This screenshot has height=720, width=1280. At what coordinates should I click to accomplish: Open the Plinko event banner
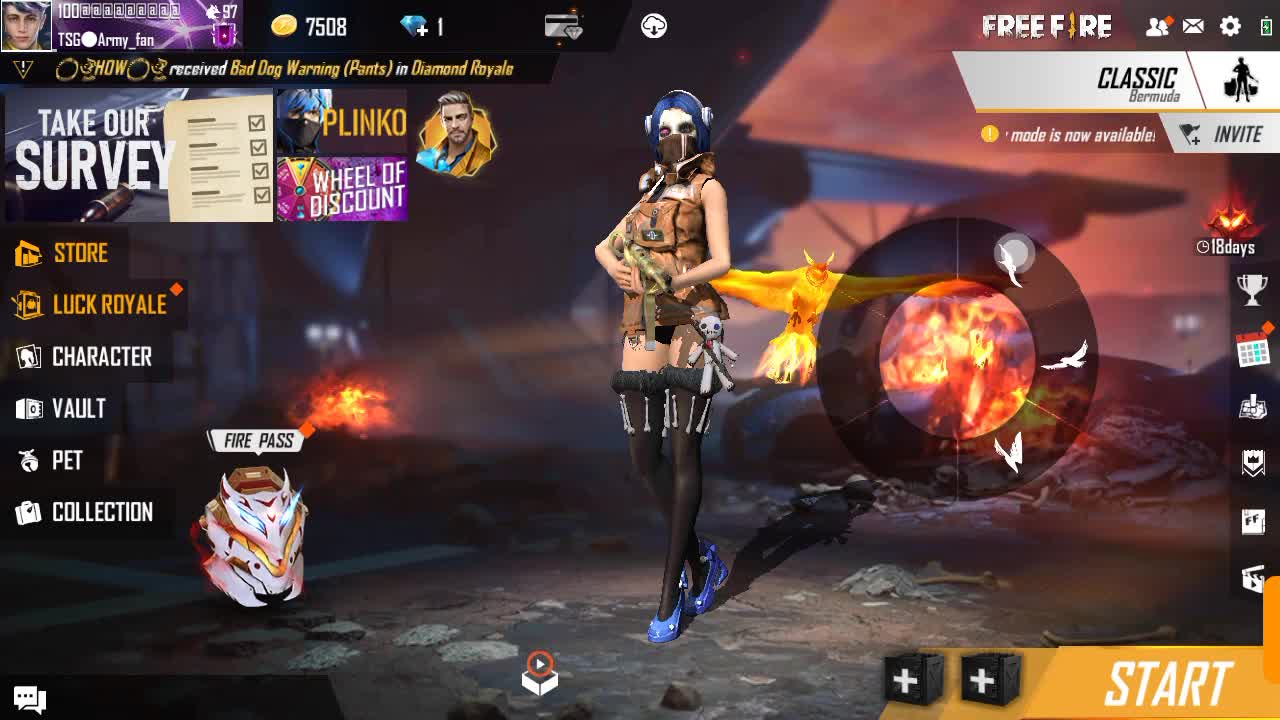pos(342,122)
